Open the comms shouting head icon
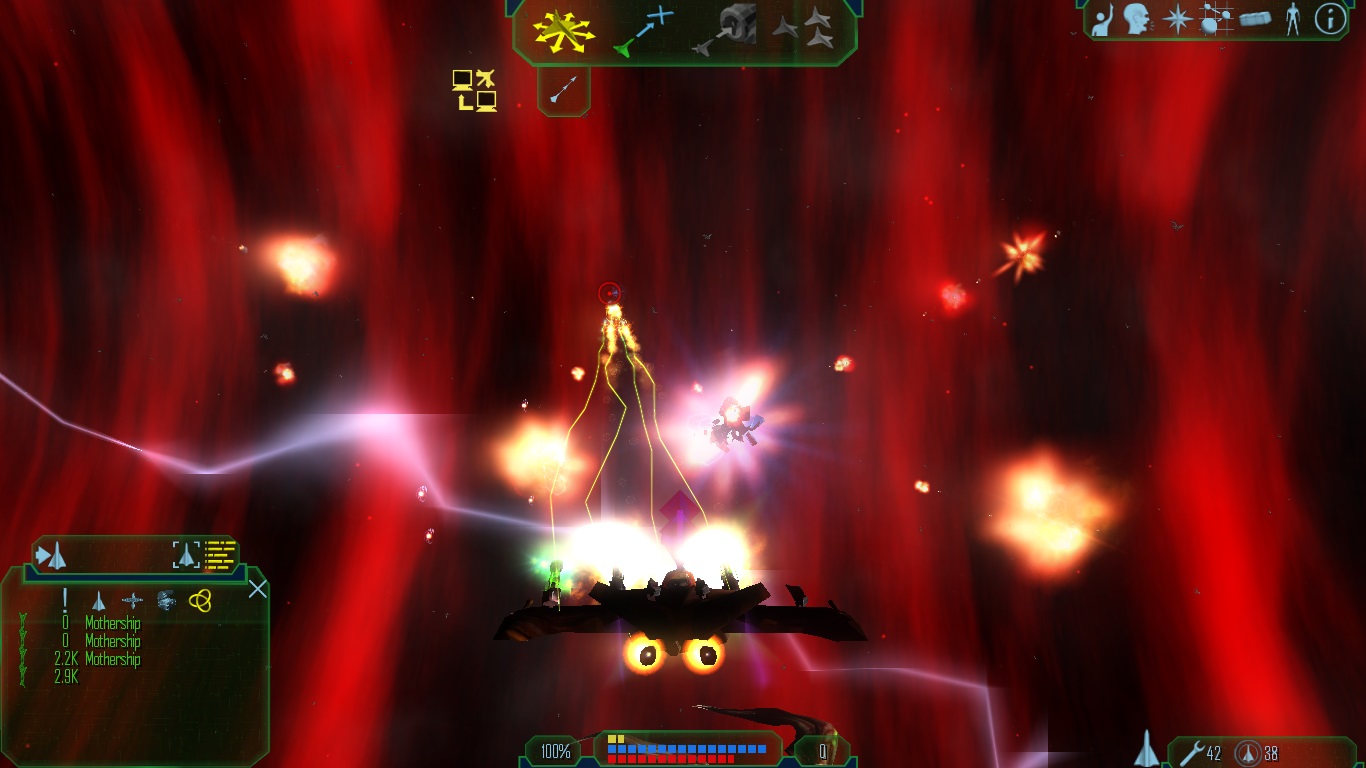The width and height of the screenshot is (1366, 768). pyautogui.click(x=1136, y=20)
